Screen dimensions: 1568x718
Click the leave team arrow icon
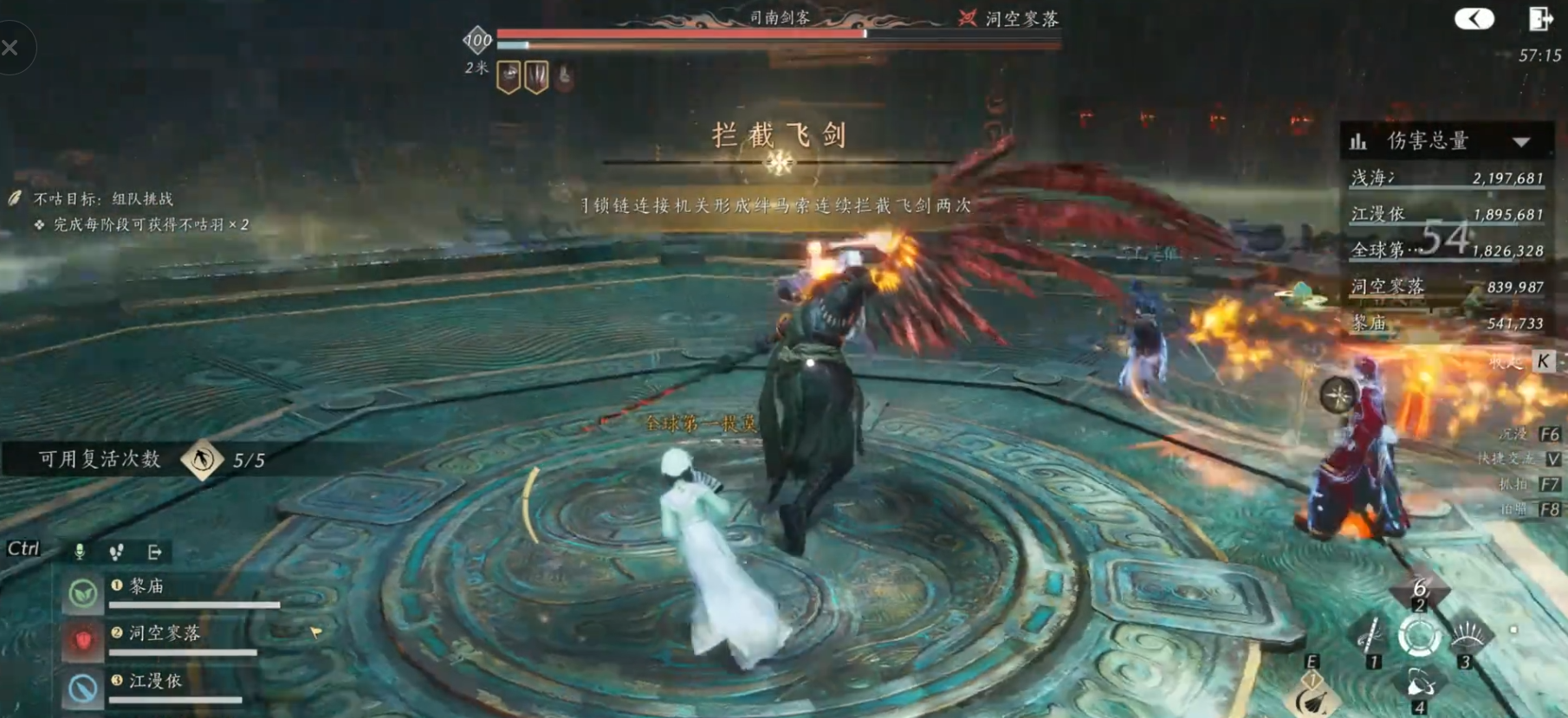point(154,552)
